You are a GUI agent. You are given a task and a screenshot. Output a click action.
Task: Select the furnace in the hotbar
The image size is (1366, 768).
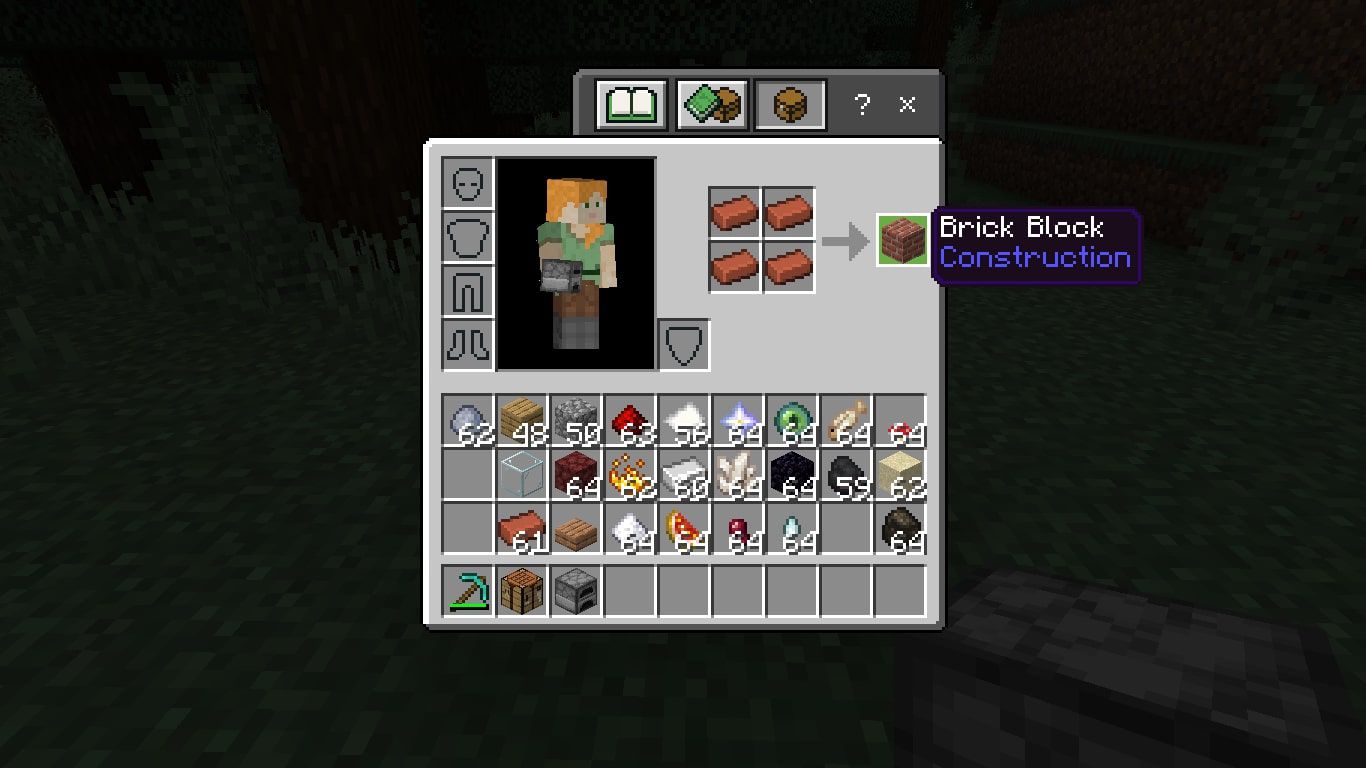pos(575,590)
